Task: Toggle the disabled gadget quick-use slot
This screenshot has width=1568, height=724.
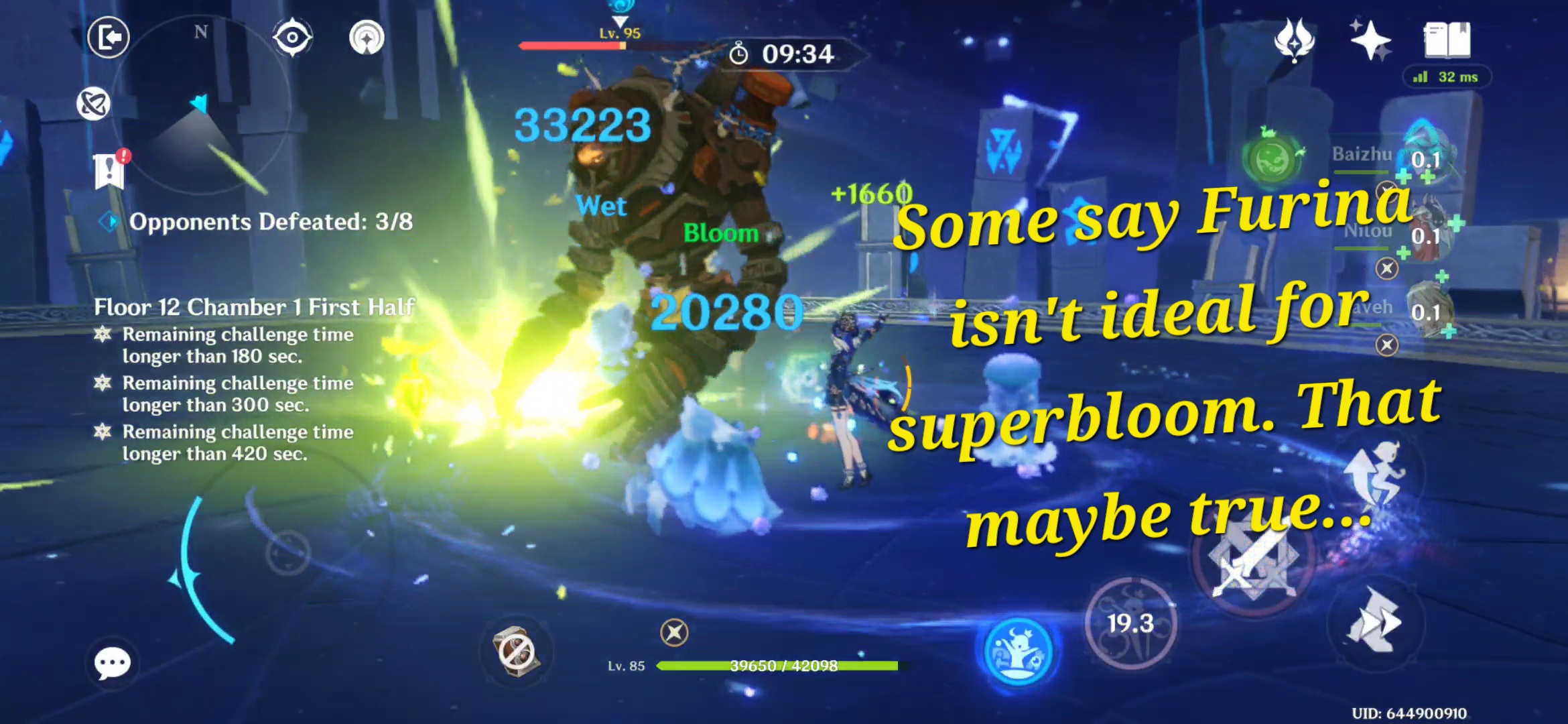Action: click(515, 648)
